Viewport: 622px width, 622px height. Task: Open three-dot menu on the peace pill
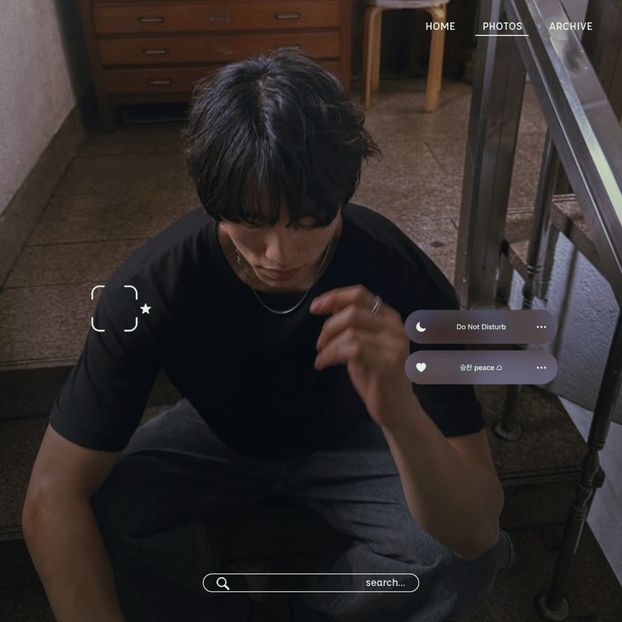[541, 367]
